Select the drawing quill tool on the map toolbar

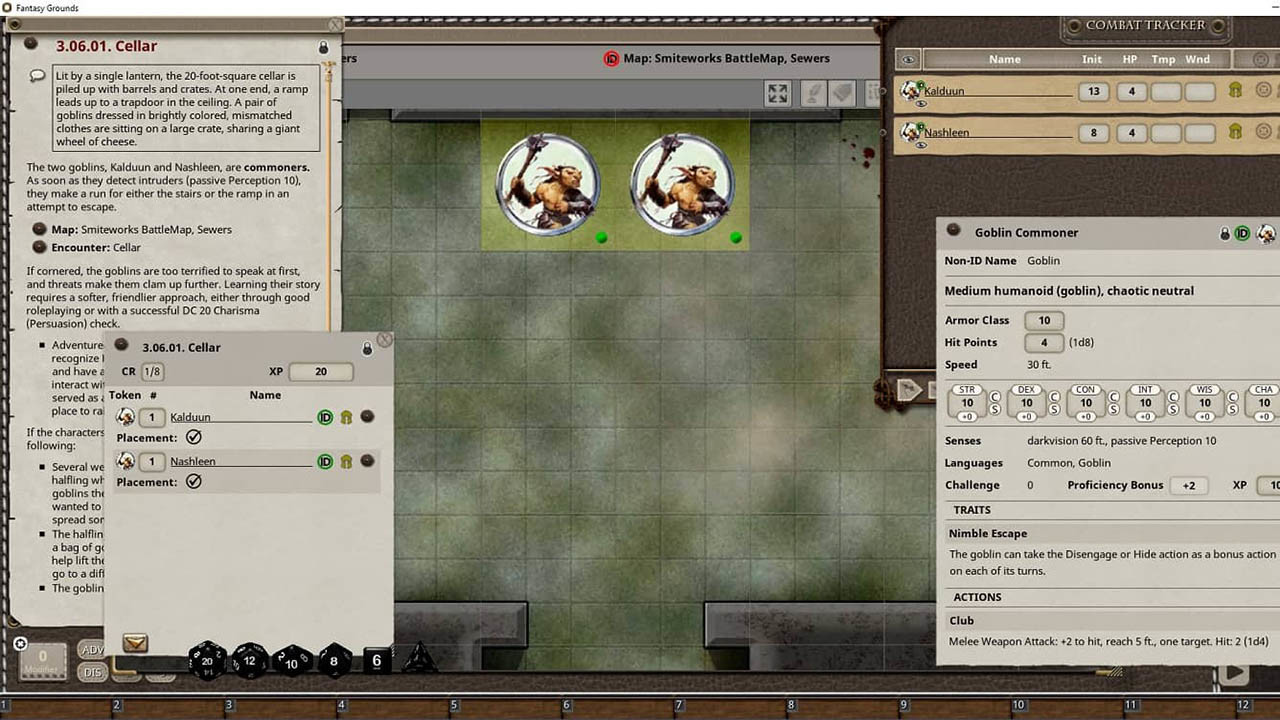click(813, 92)
